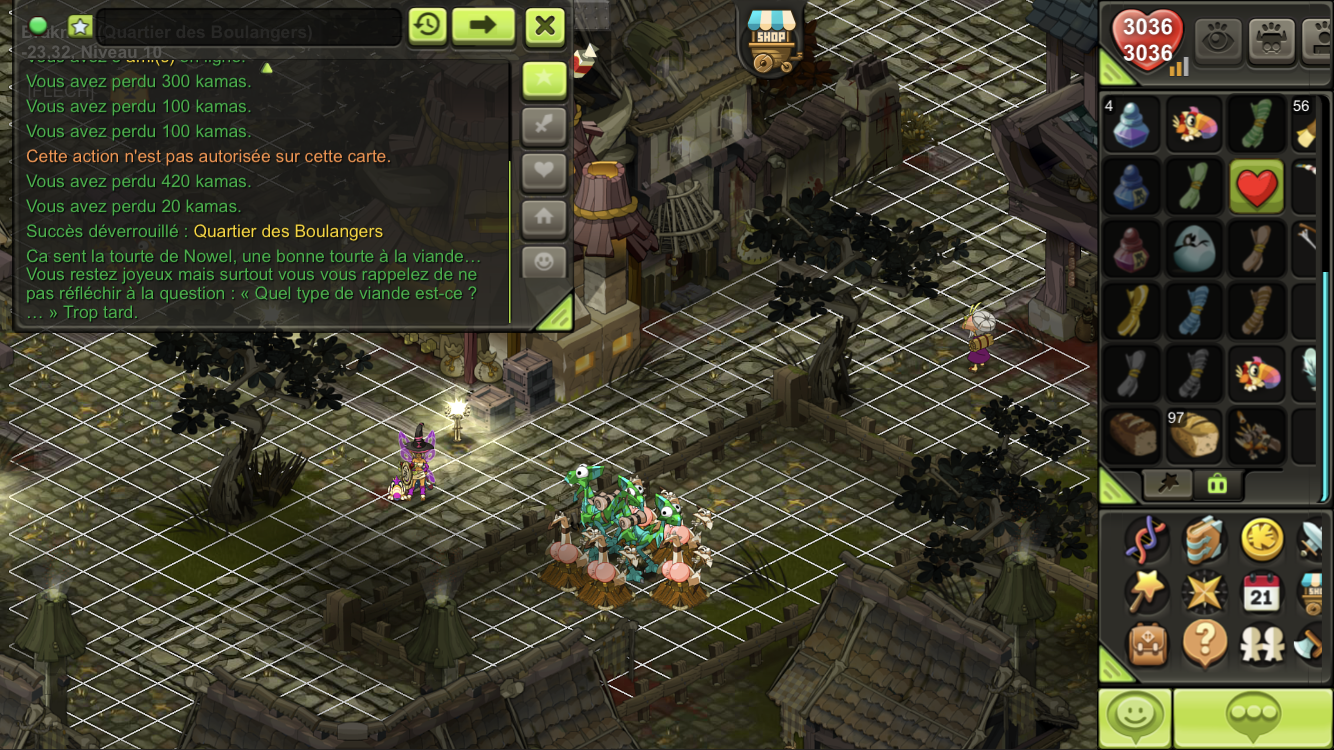
Task: Switch to the house chat channel filter
Action: point(545,216)
